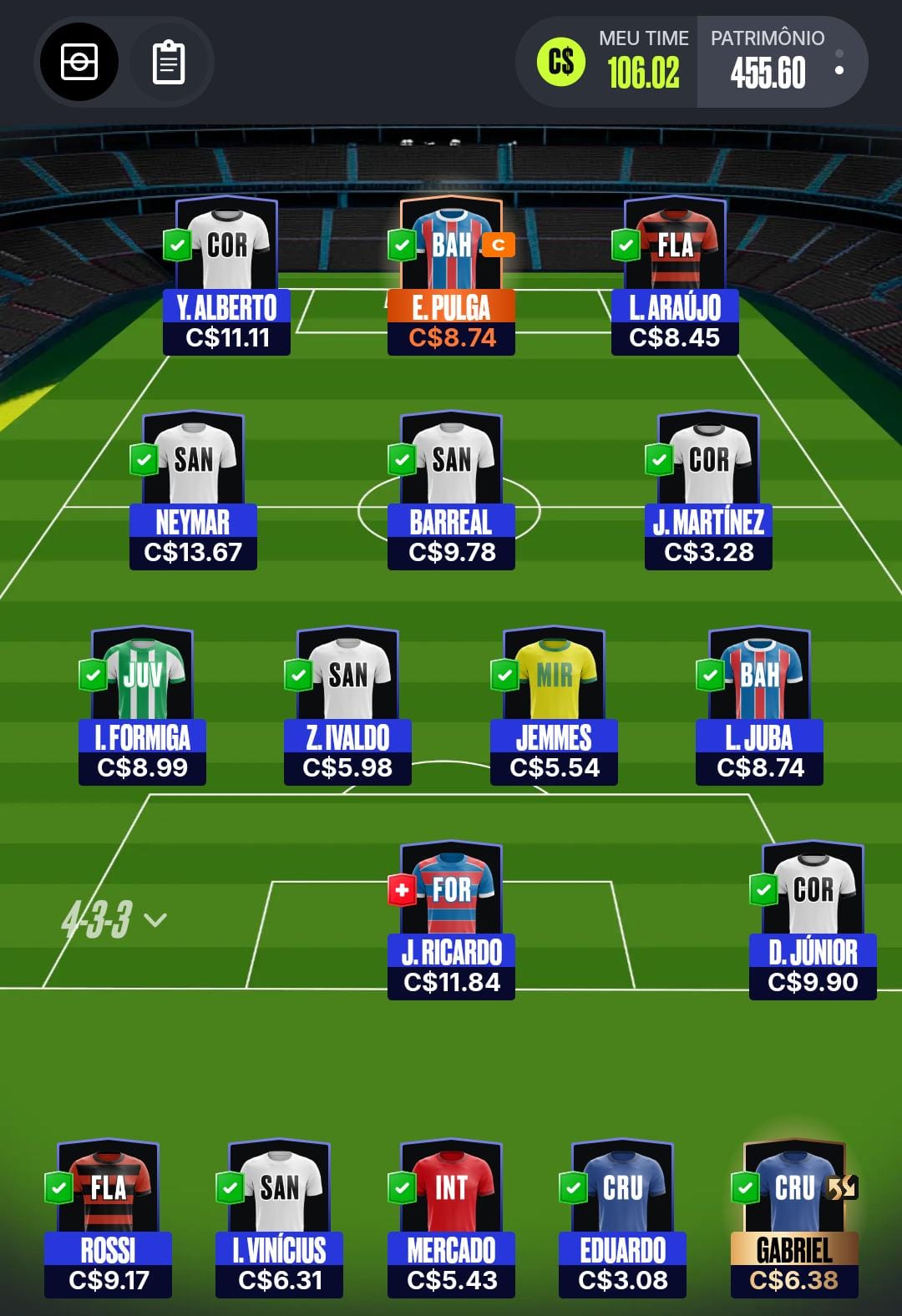Select reserve Mercado card

(x=451, y=1220)
